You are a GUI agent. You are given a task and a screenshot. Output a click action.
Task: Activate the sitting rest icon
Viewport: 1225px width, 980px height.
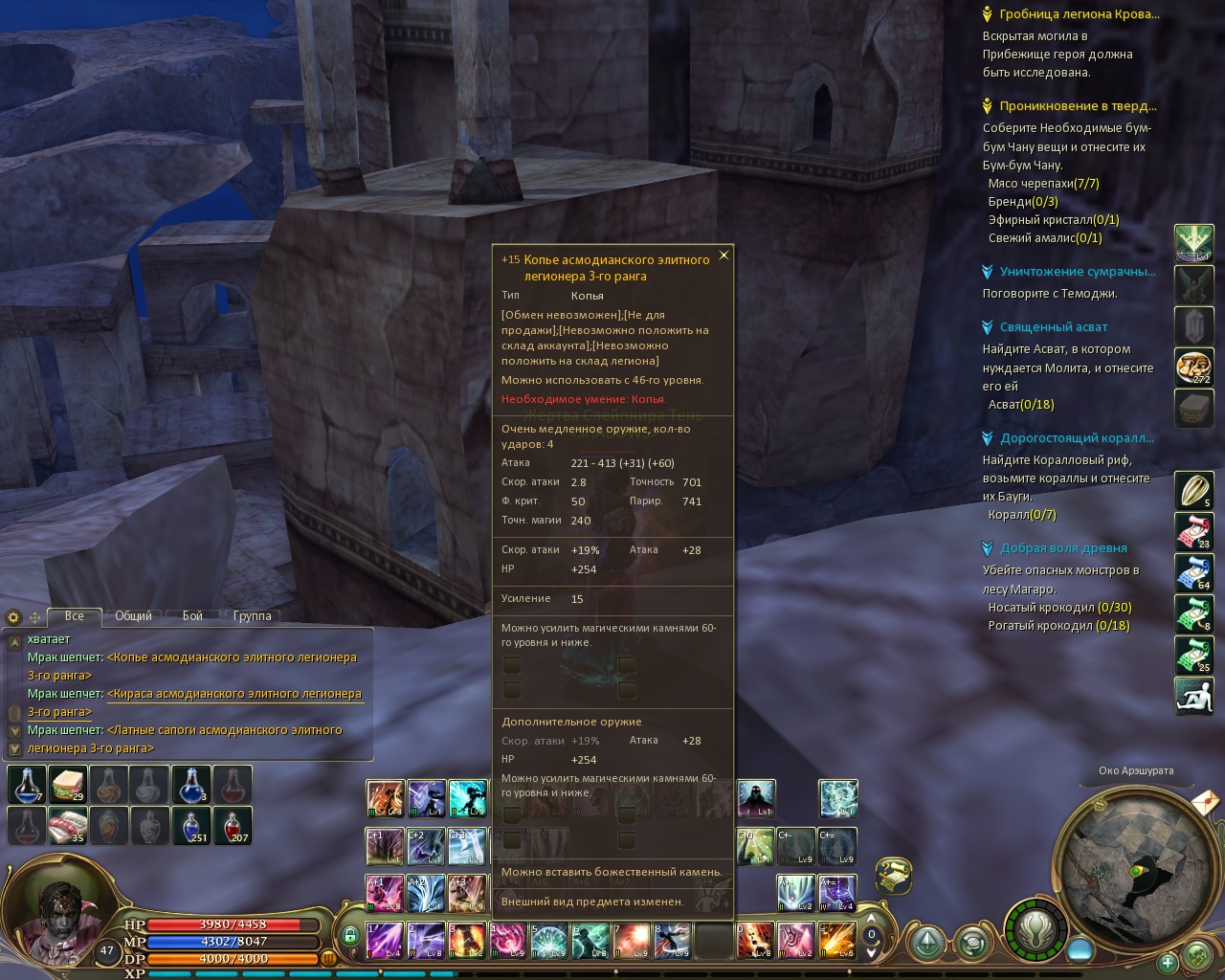point(1193,696)
